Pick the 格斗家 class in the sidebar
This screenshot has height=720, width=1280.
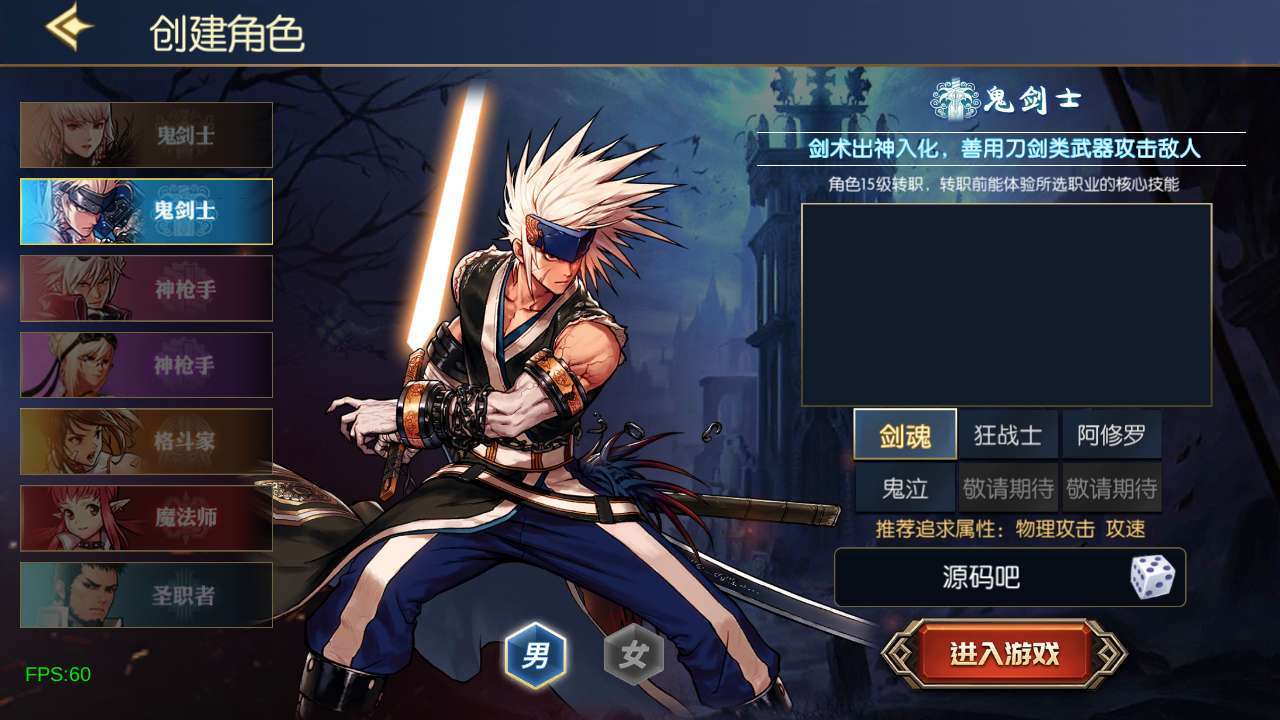tap(145, 440)
